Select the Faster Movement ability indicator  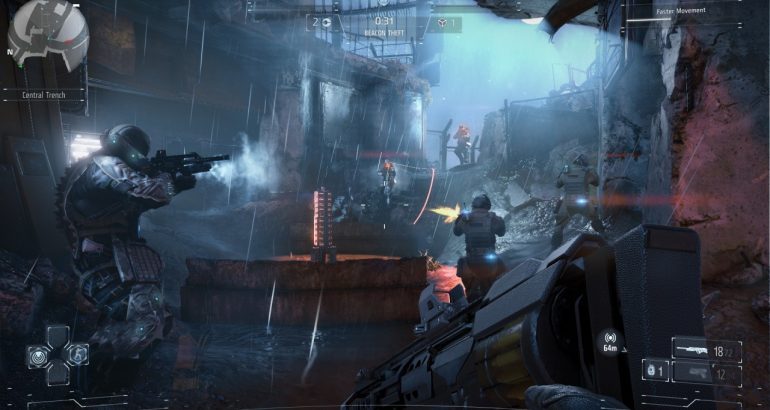[682, 11]
